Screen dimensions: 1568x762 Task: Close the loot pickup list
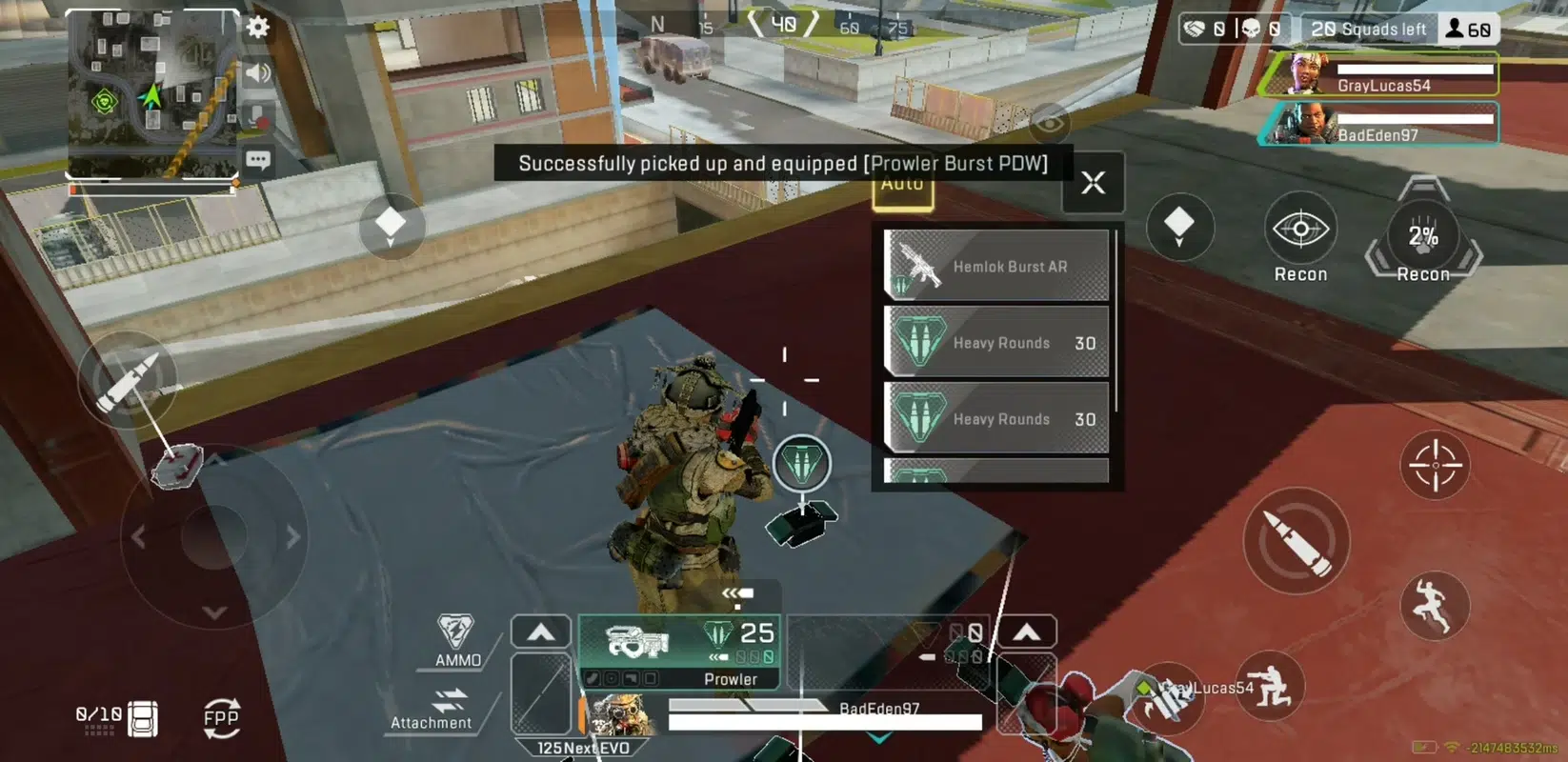(x=1093, y=182)
